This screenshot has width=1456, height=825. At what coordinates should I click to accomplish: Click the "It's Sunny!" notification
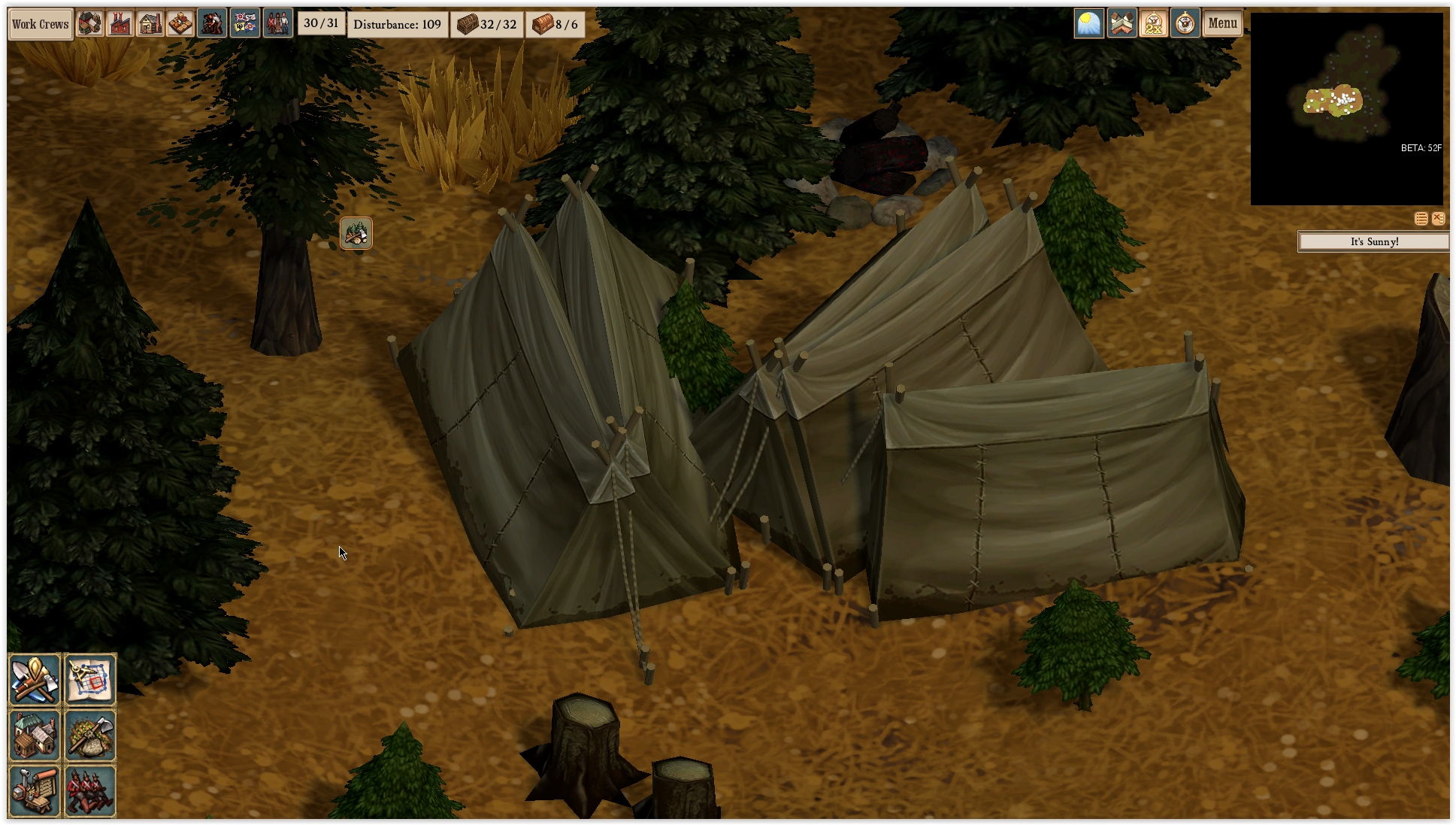click(1374, 241)
